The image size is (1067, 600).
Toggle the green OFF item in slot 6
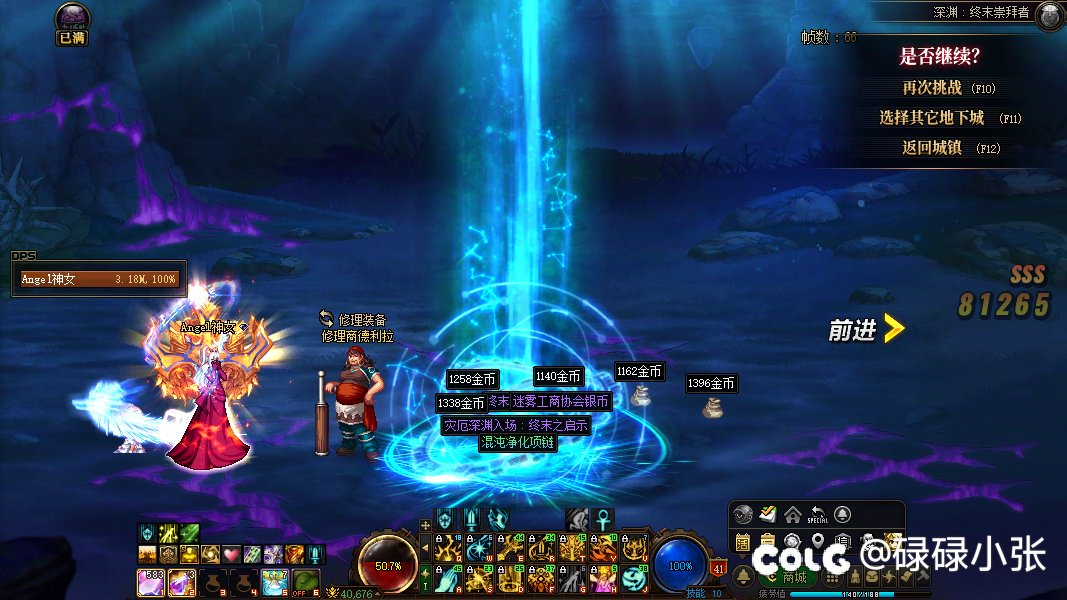coord(305,581)
